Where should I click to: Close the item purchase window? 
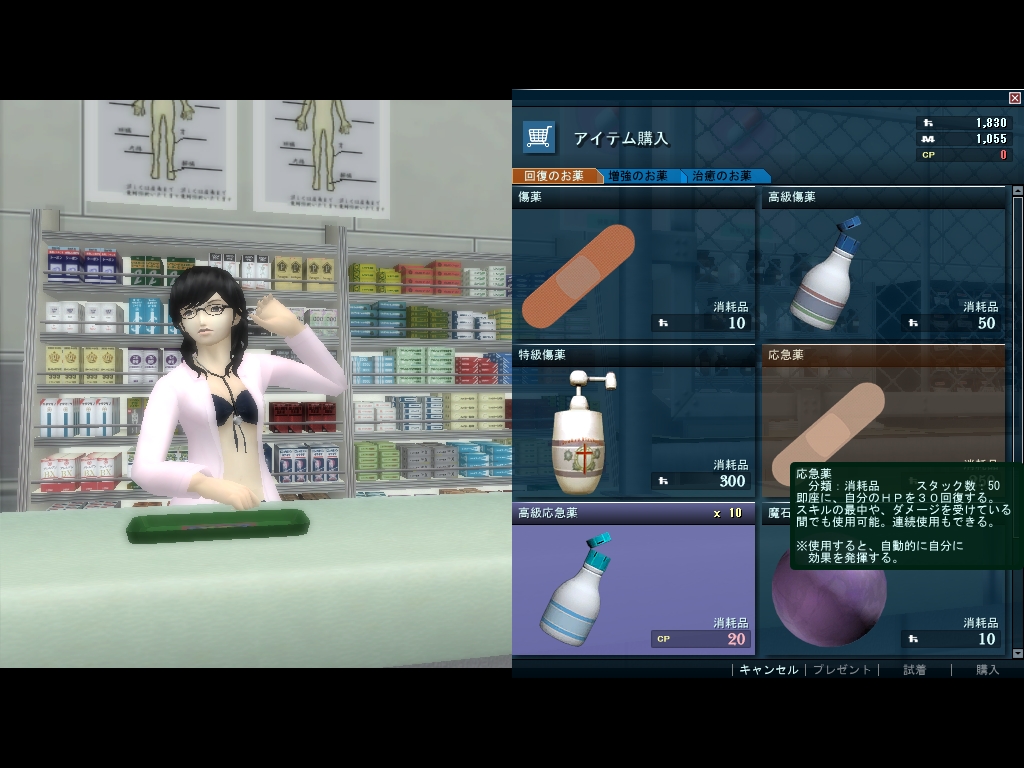click(1015, 98)
